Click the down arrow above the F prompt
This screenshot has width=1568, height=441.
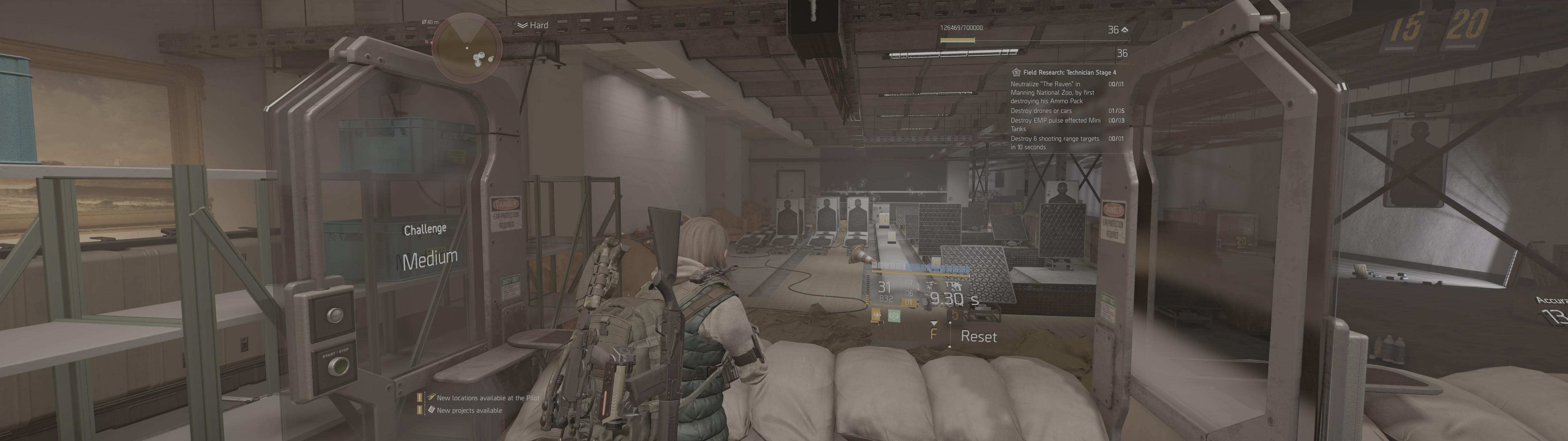pos(934,323)
